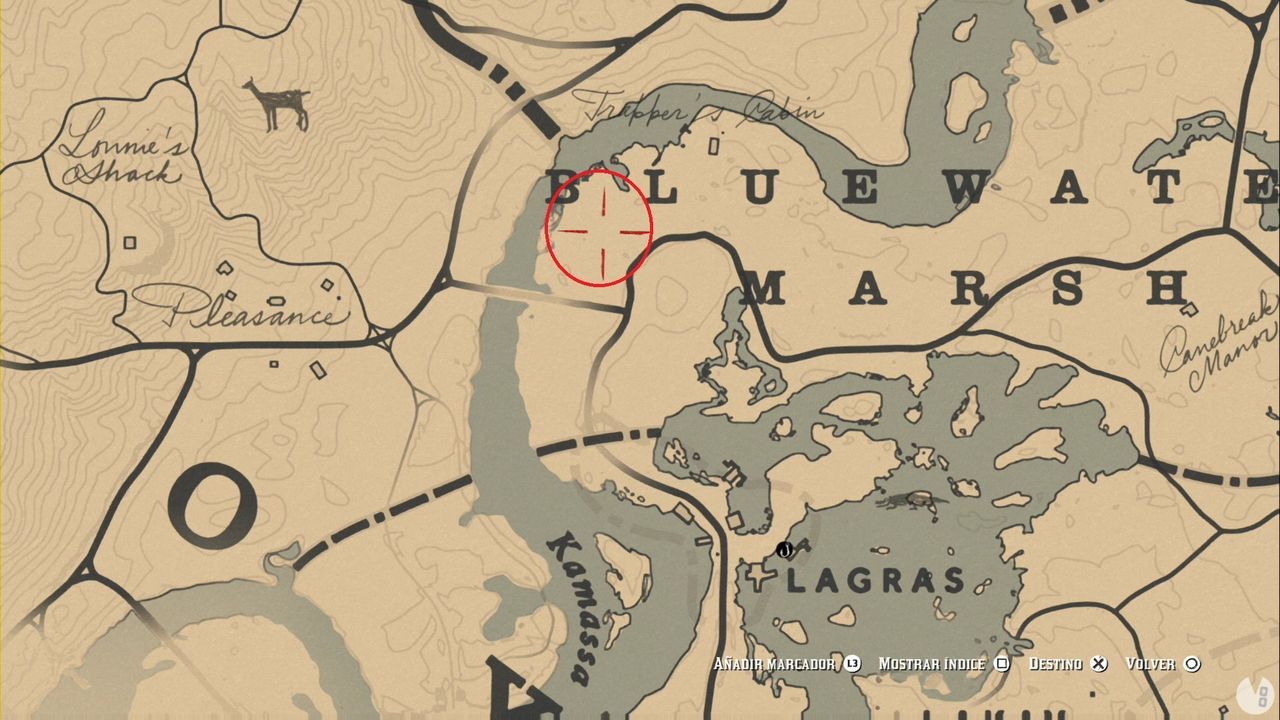This screenshot has width=1280, height=720.
Task: Click the legendary alligator icon near Lagras
Action: click(908, 500)
